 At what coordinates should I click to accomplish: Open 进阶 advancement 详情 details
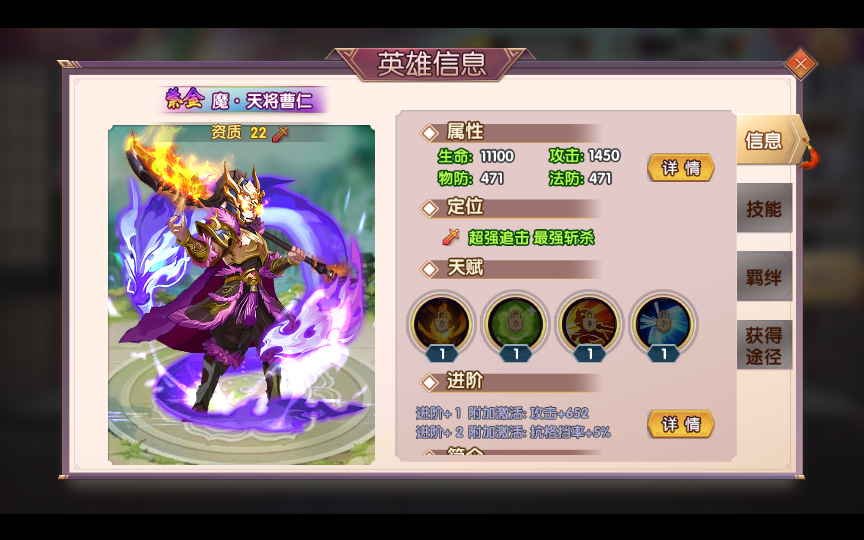pos(681,424)
